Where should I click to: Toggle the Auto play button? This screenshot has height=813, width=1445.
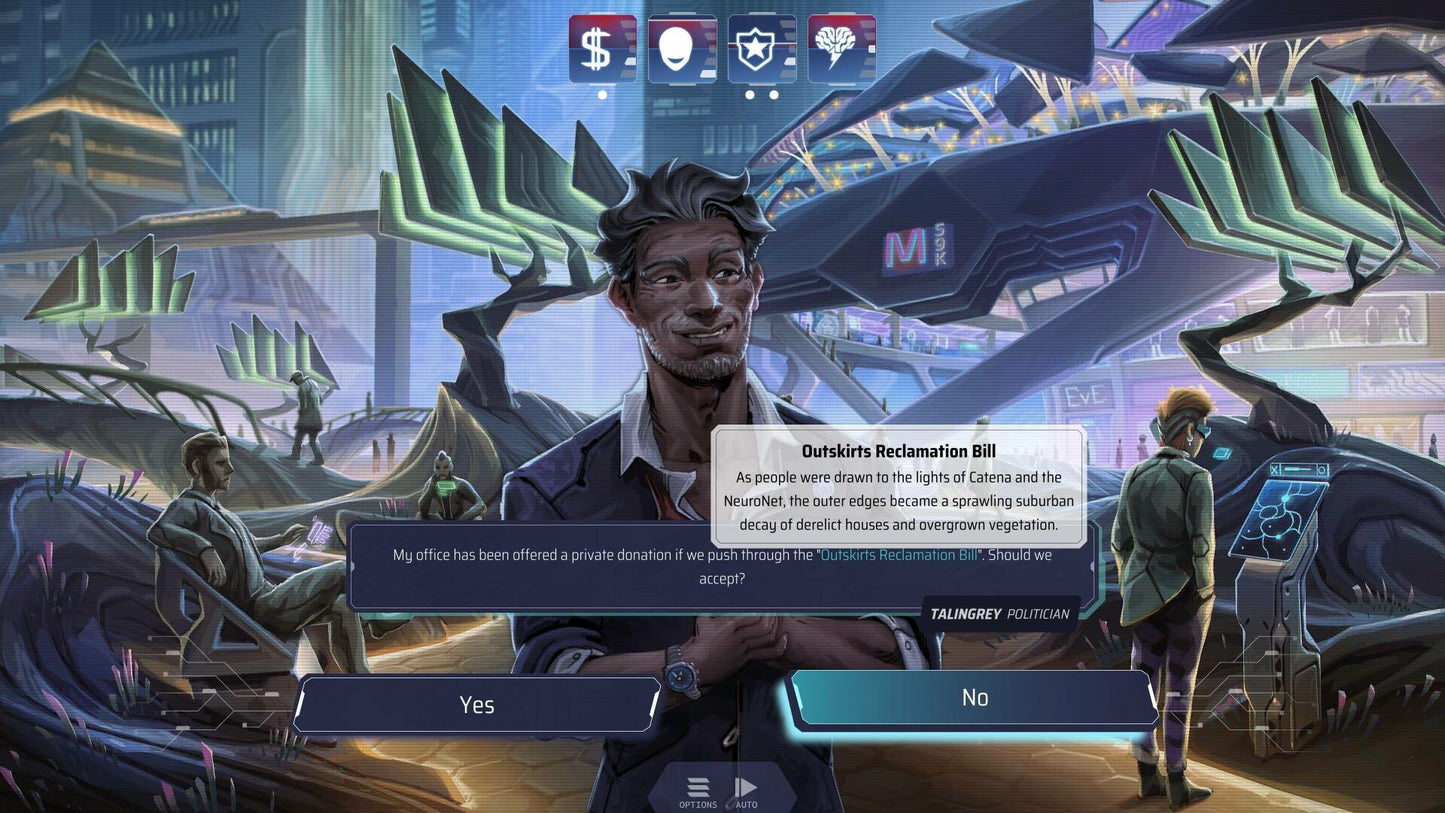(746, 791)
